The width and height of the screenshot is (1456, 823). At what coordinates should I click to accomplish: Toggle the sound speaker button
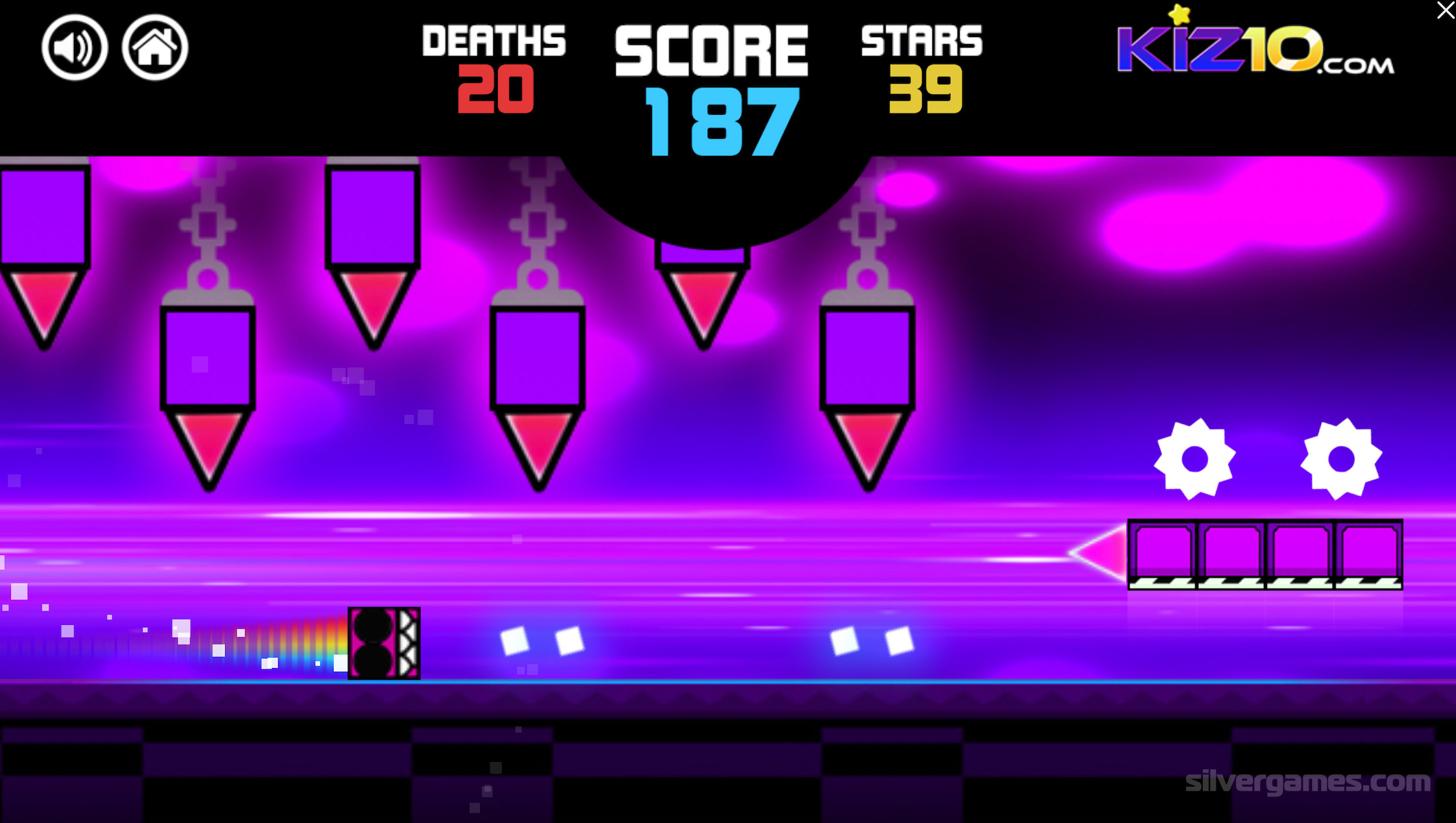pos(75,47)
